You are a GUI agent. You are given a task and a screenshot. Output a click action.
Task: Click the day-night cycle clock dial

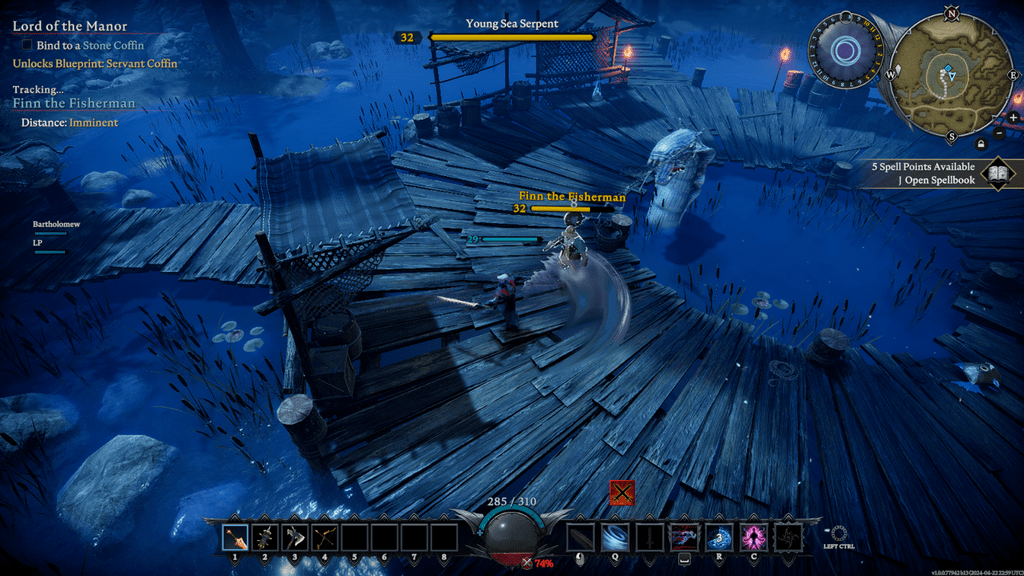pyautogui.click(x=846, y=50)
